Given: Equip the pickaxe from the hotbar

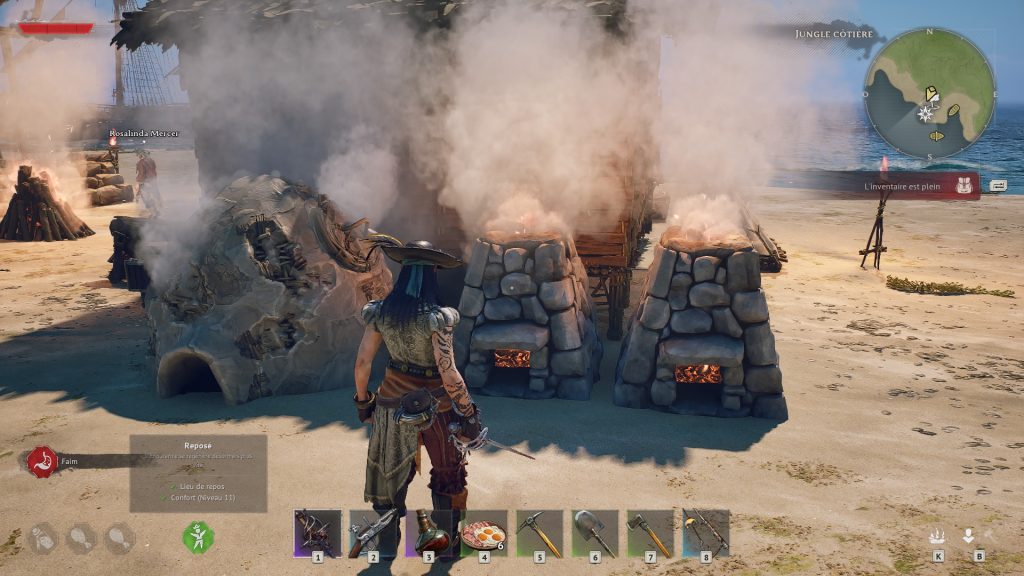Looking at the screenshot, I should pos(540,533).
